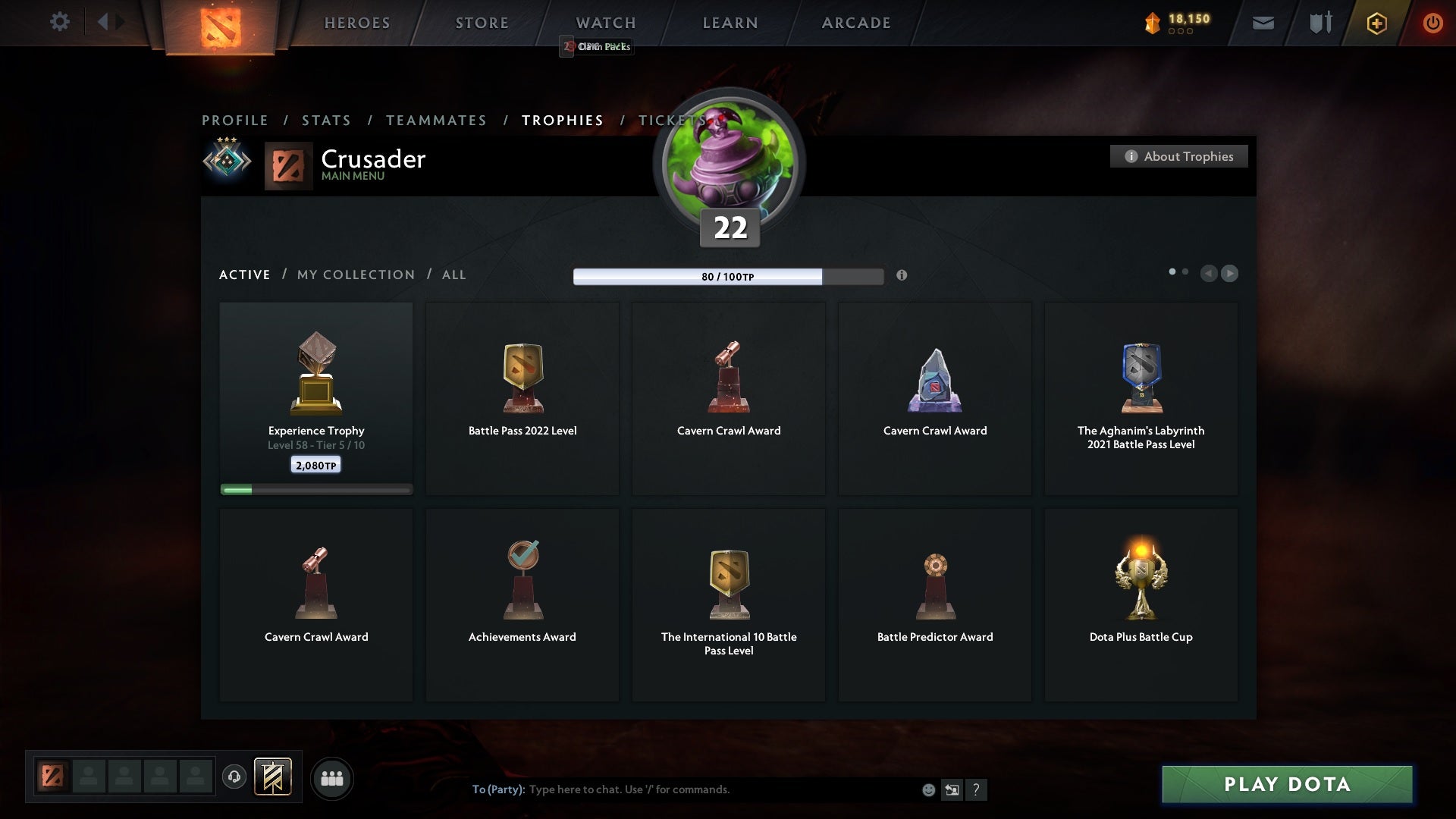This screenshot has width=1456, height=819.
Task: Click the left arrow to go back a page
Action: [1210, 274]
